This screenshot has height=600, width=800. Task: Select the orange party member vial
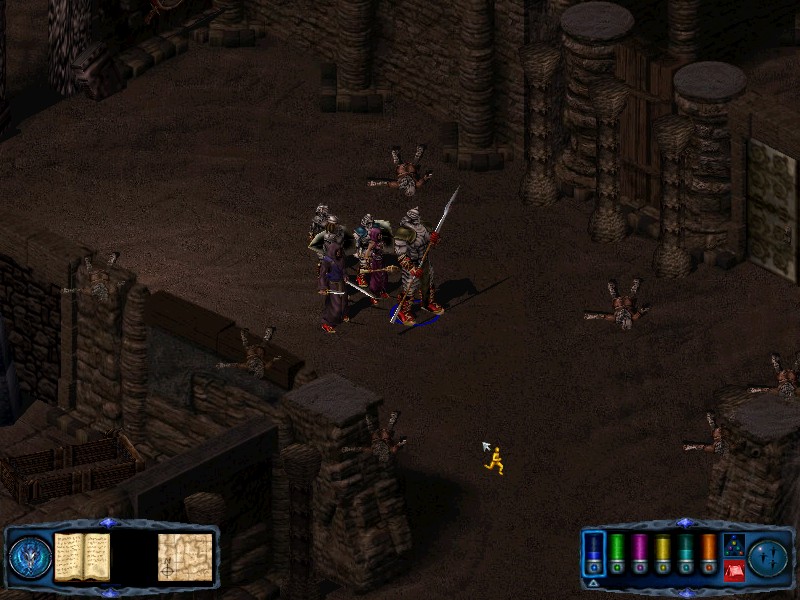coord(709,553)
